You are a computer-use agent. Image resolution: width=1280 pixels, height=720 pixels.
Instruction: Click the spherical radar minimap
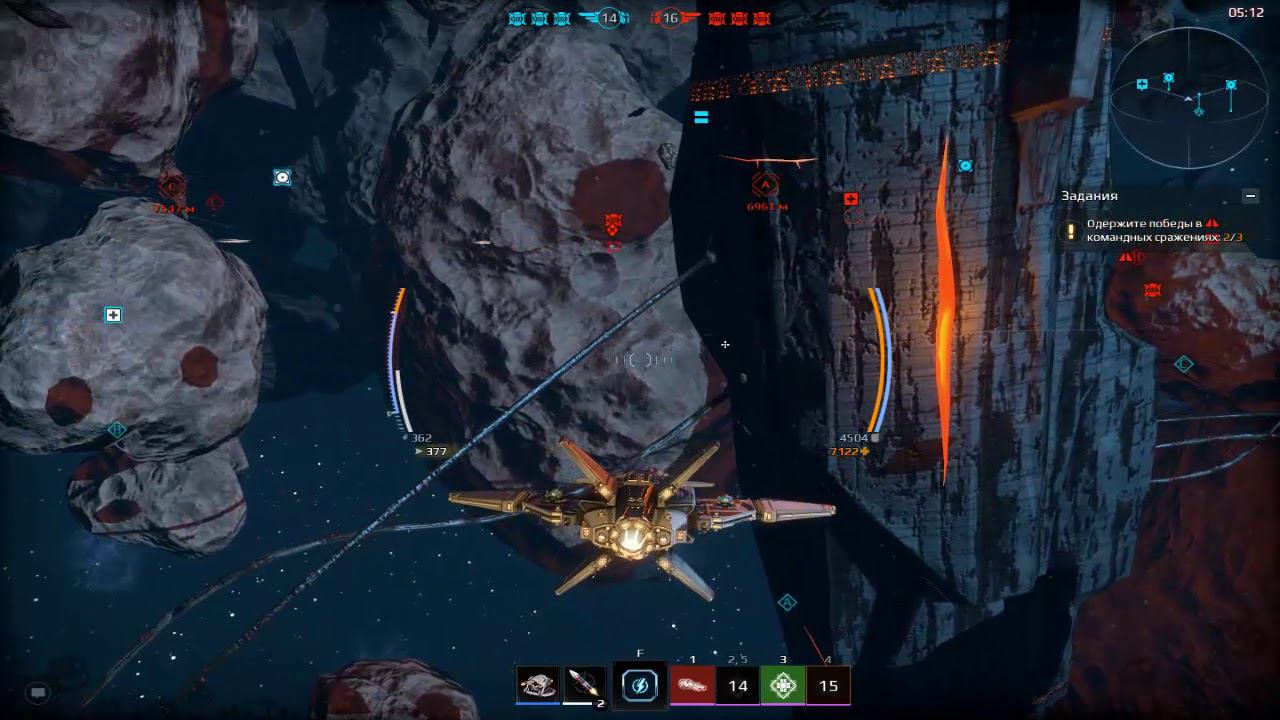(1189, 99)
